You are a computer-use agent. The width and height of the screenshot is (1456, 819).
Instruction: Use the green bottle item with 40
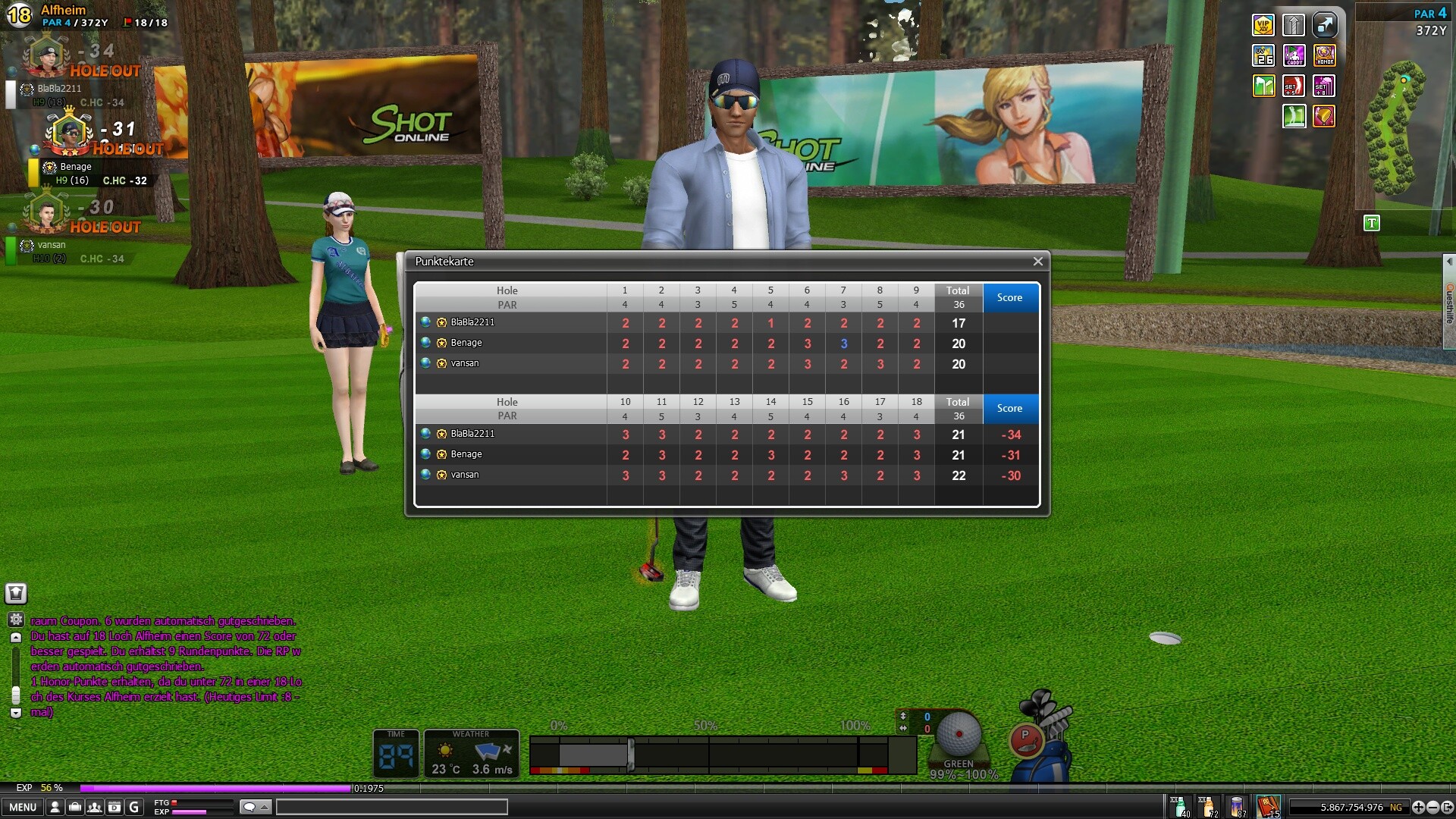(x=1178, y=806)
